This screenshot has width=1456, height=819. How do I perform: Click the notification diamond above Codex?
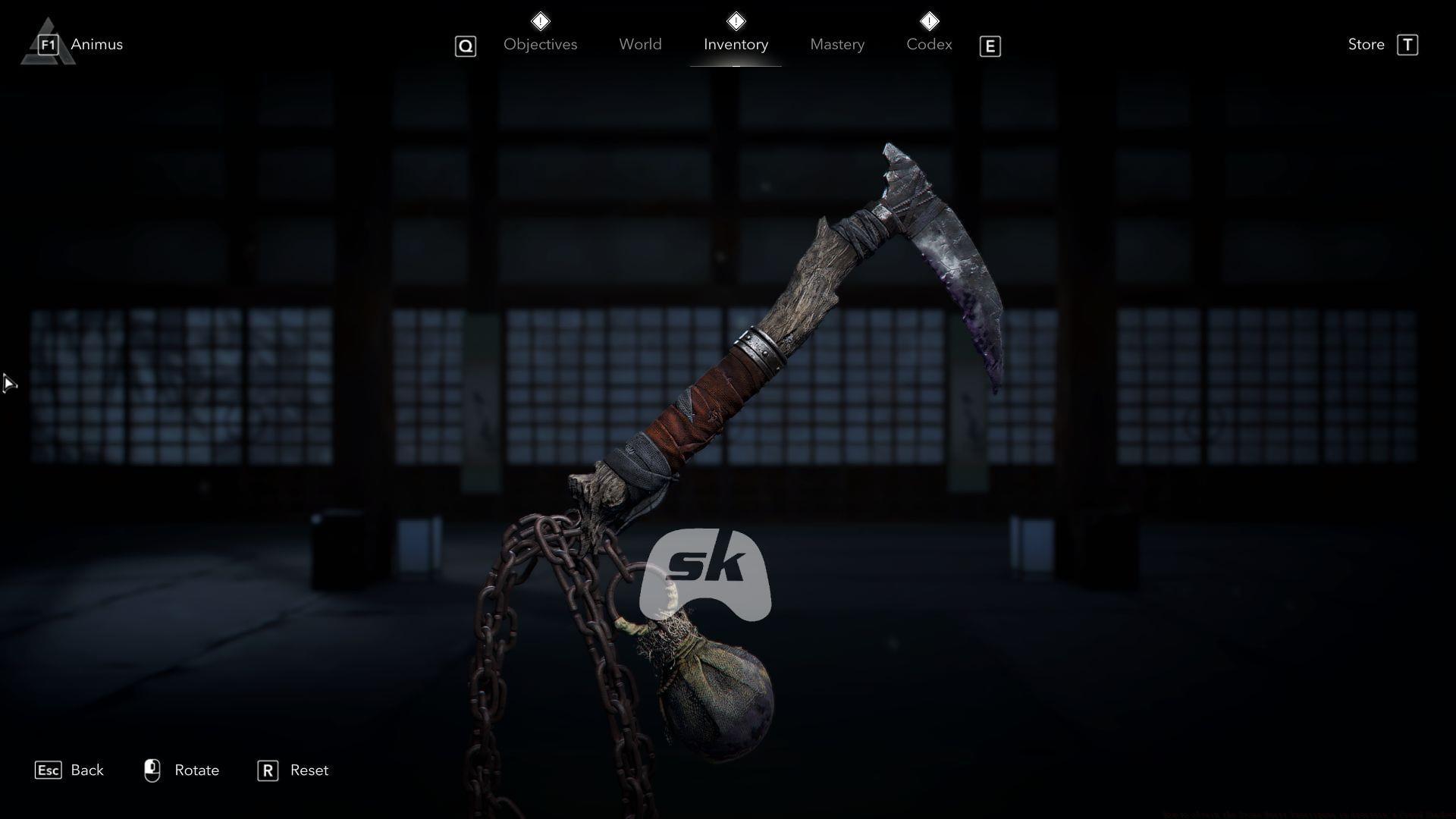[x=929, y=20]
